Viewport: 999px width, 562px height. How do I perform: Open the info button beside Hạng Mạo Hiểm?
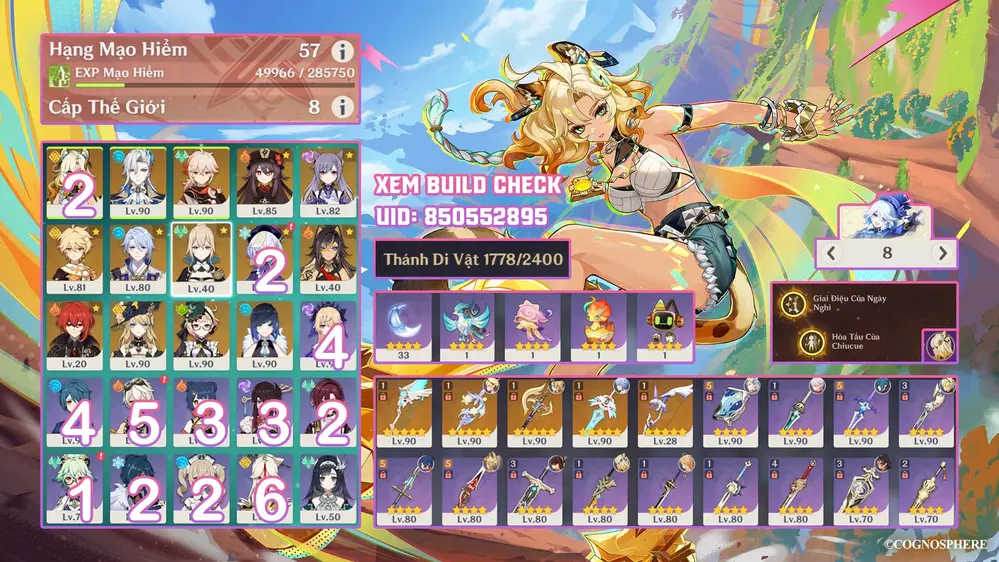click(342, 51)
